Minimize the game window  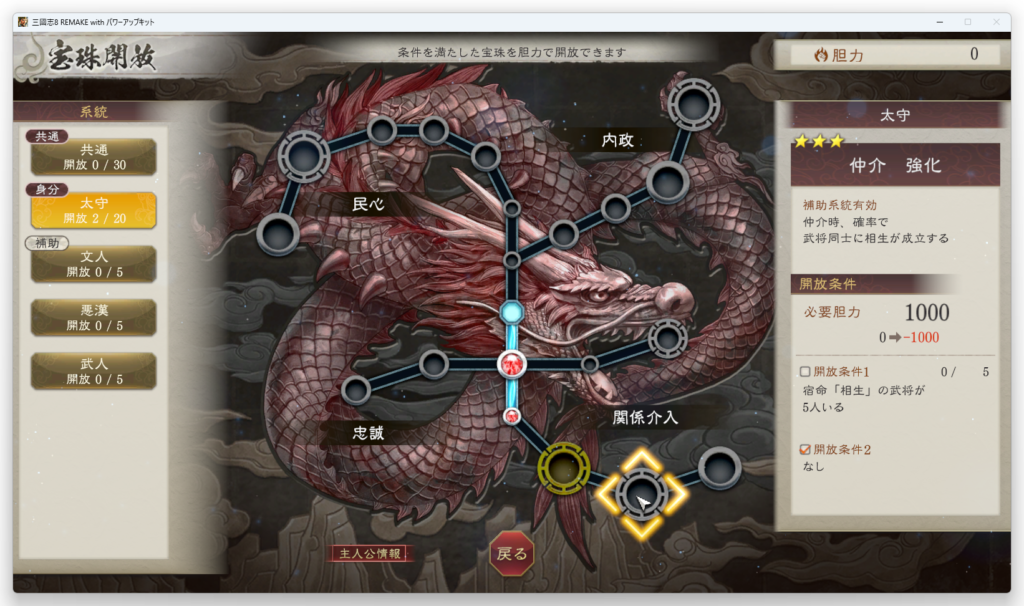tap(939, 22)
